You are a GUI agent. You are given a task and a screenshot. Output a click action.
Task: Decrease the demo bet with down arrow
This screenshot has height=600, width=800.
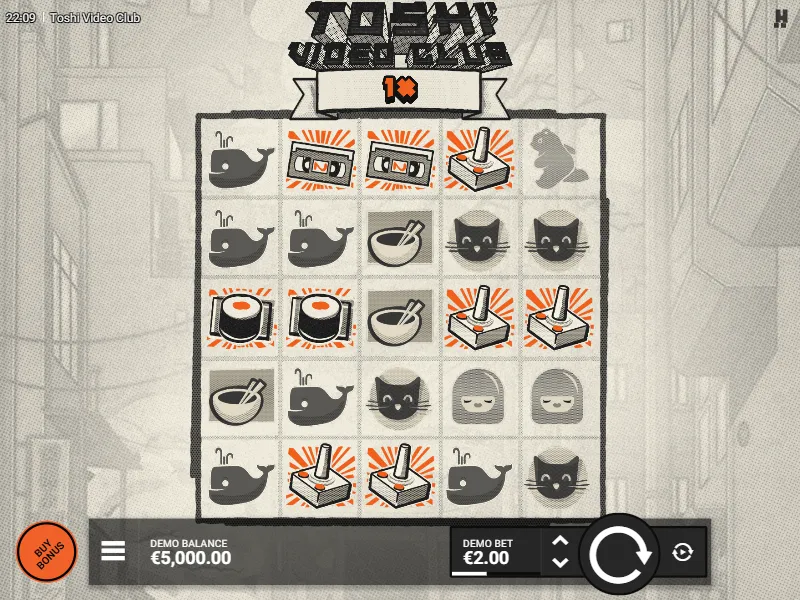[x=561, y=562]
